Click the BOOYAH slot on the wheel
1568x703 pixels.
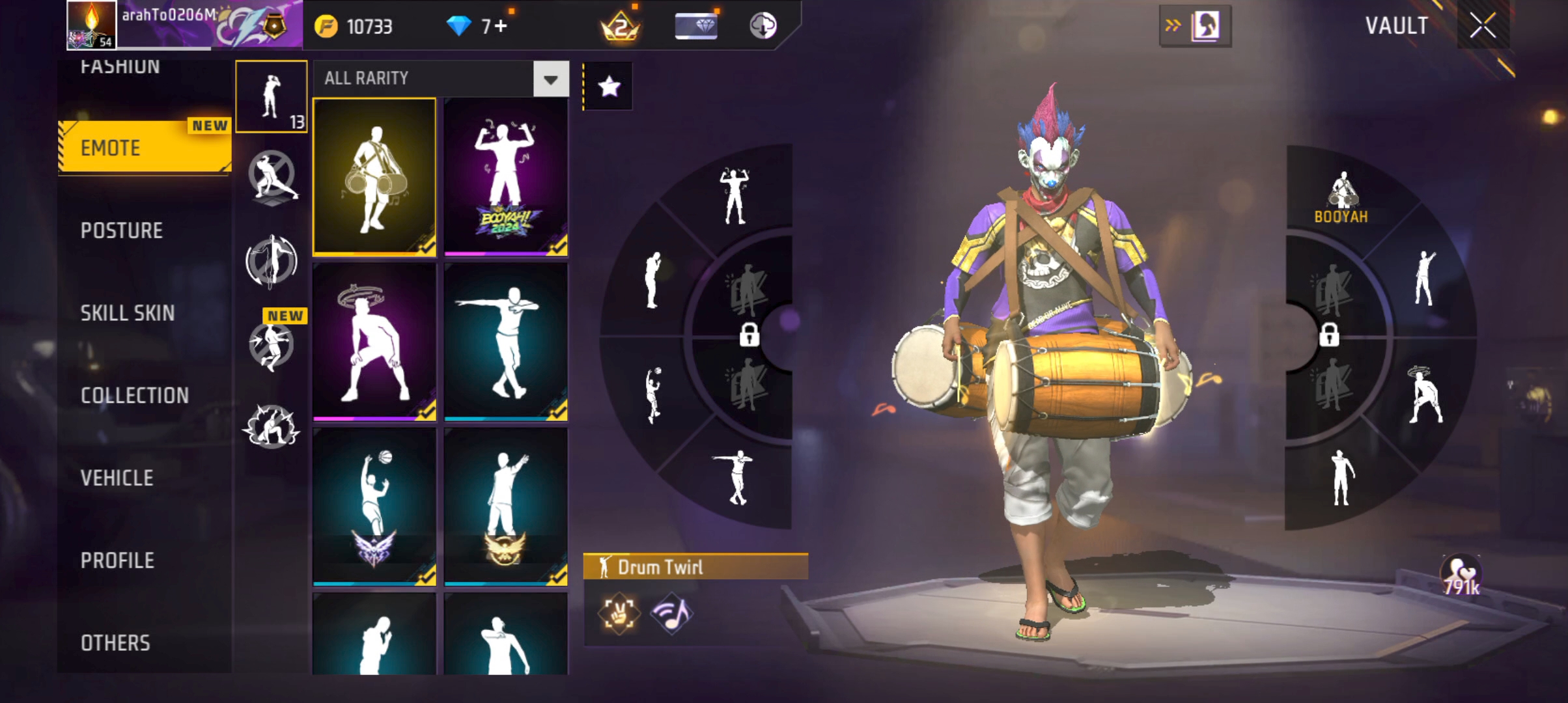click(x=1341, y=199)
